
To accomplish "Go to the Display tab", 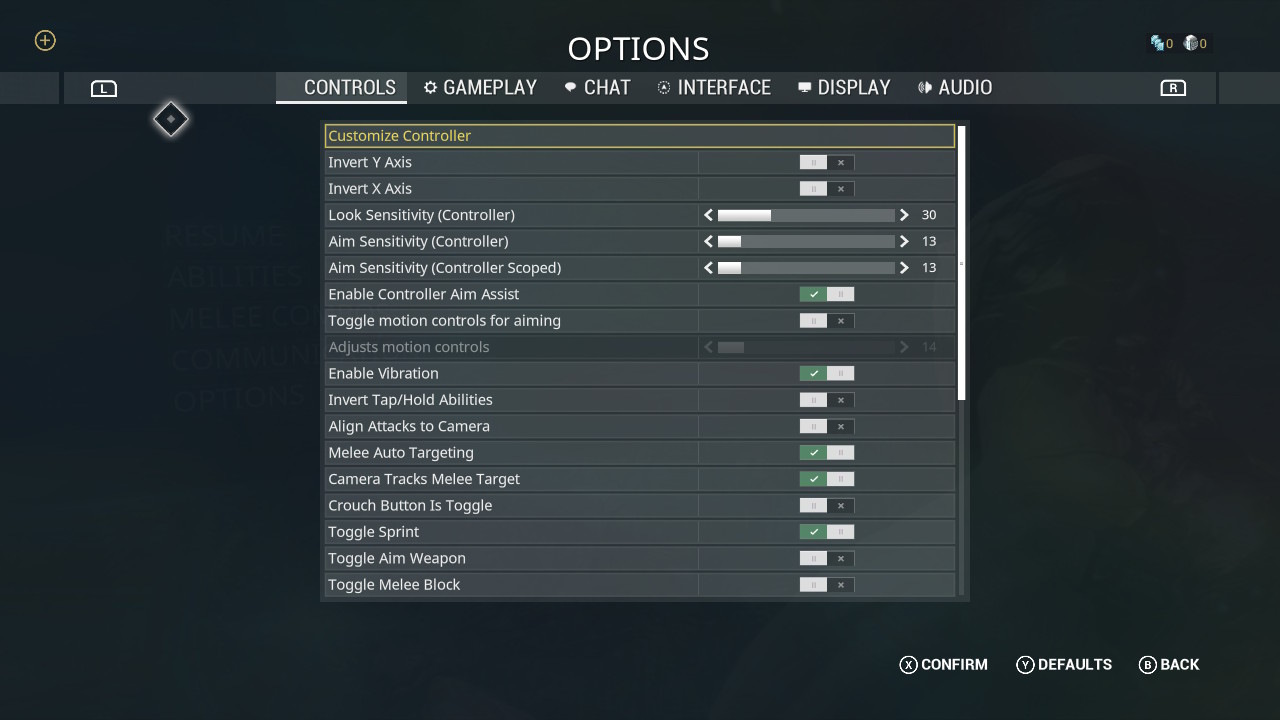I will coord(844,88).
